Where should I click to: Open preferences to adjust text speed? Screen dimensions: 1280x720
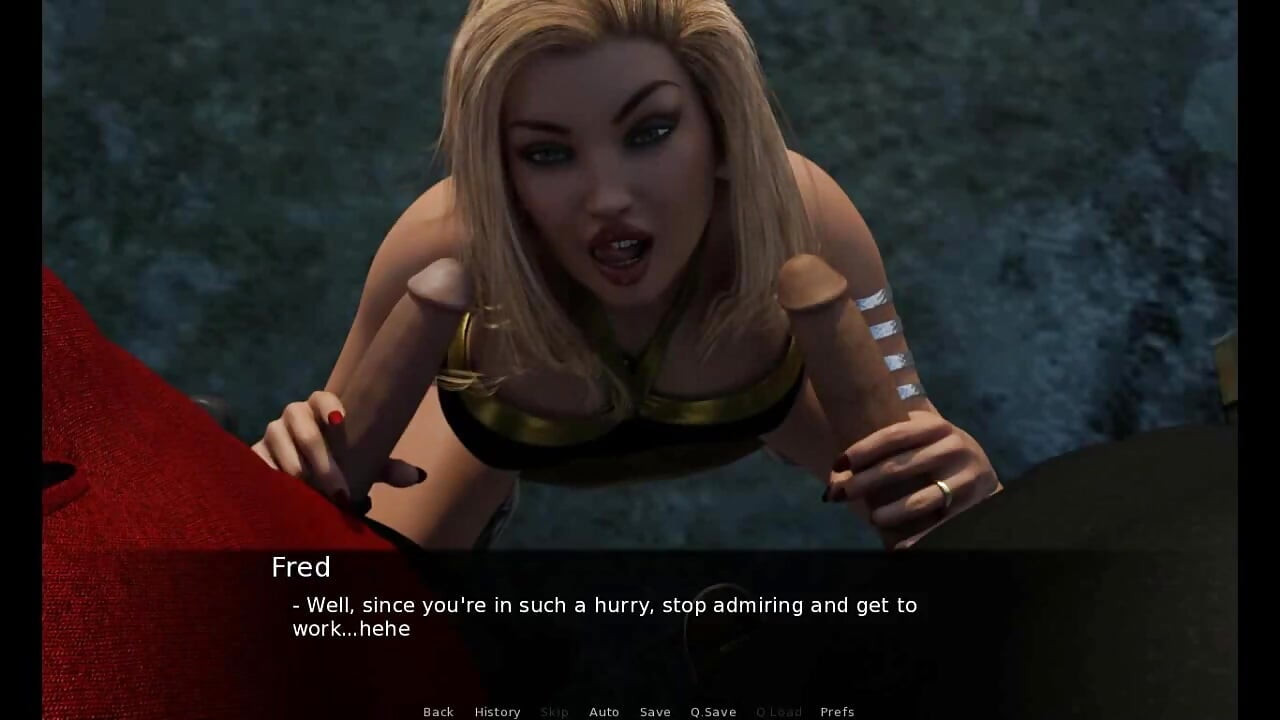tap(837, 711)
